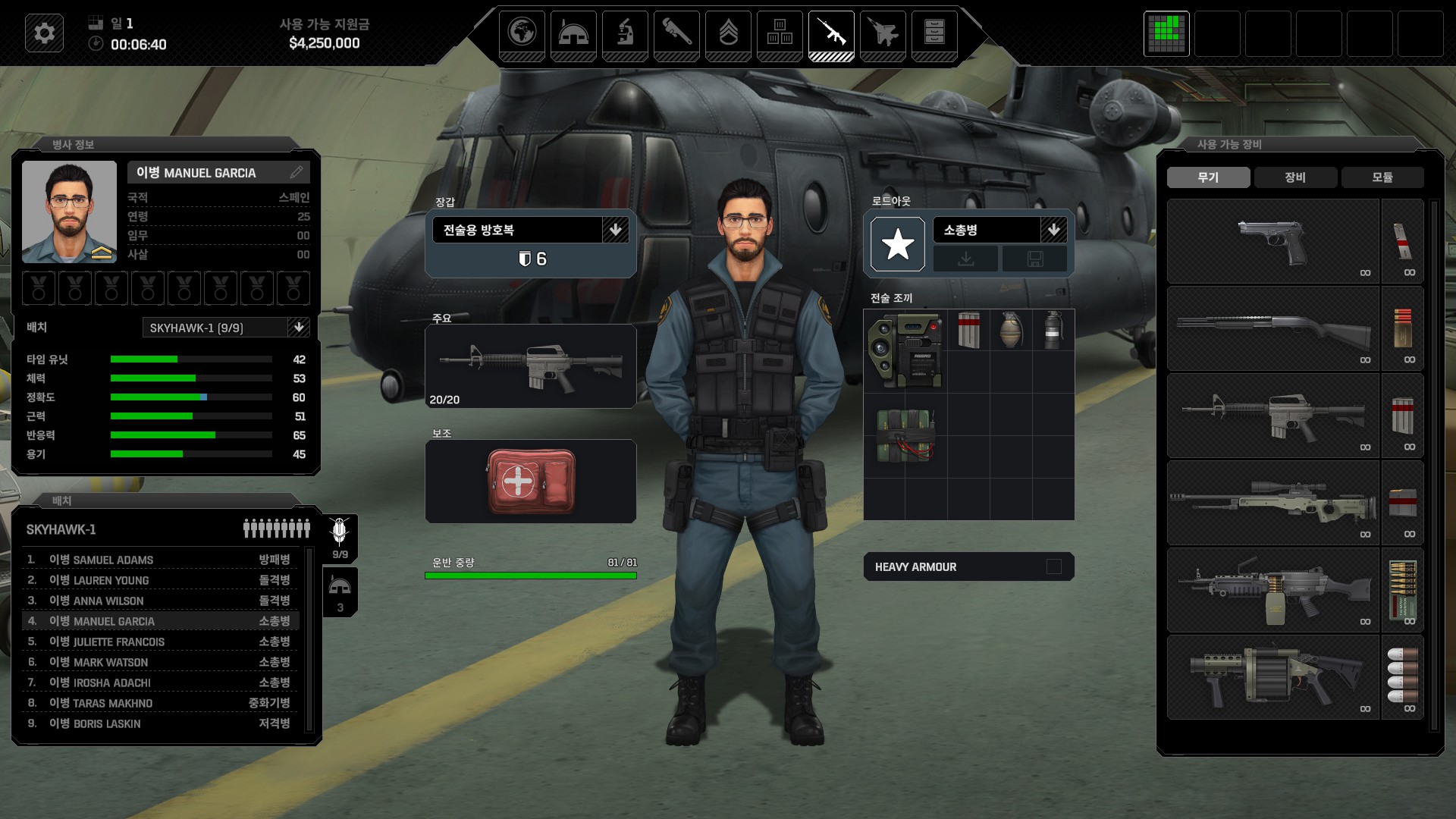Image resolution: width=1456 pixels, height=819 pixels.
Task: Toggle the Heavy Armour checkbox
Action: 1053,566
